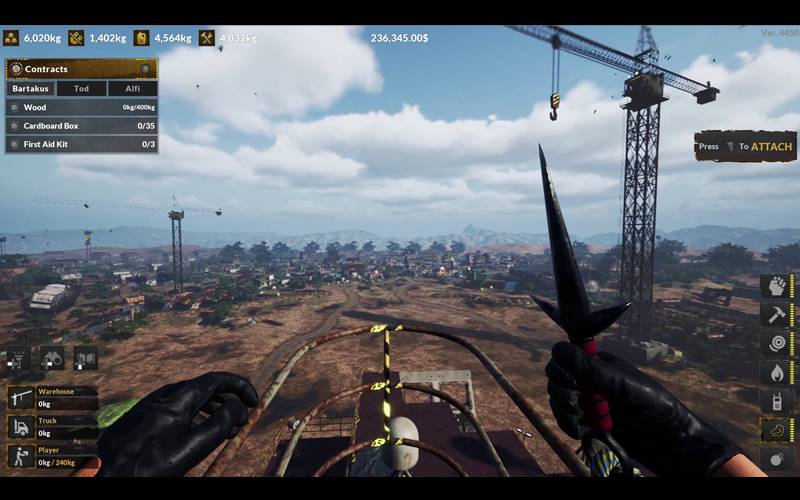The width and height of the screenshot is (800, 500).
Task: Pick the bomb tool slot
Action: click(777, 459)
